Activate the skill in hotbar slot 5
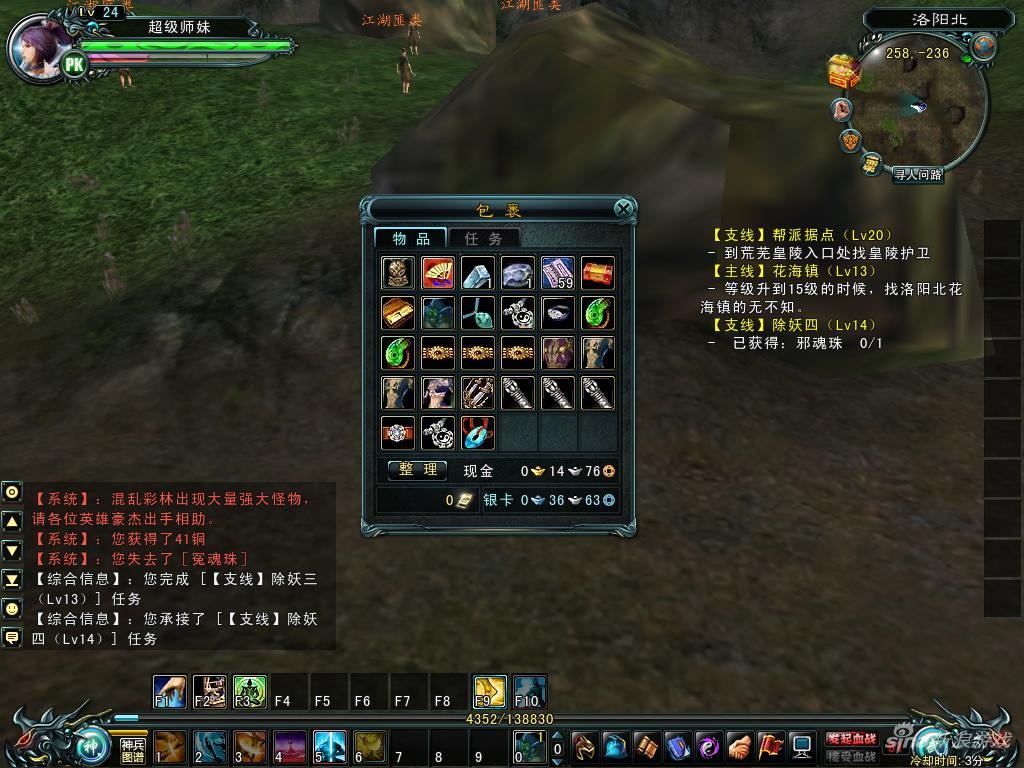The height and width of the screenshot is (768, 1024). 329,746
